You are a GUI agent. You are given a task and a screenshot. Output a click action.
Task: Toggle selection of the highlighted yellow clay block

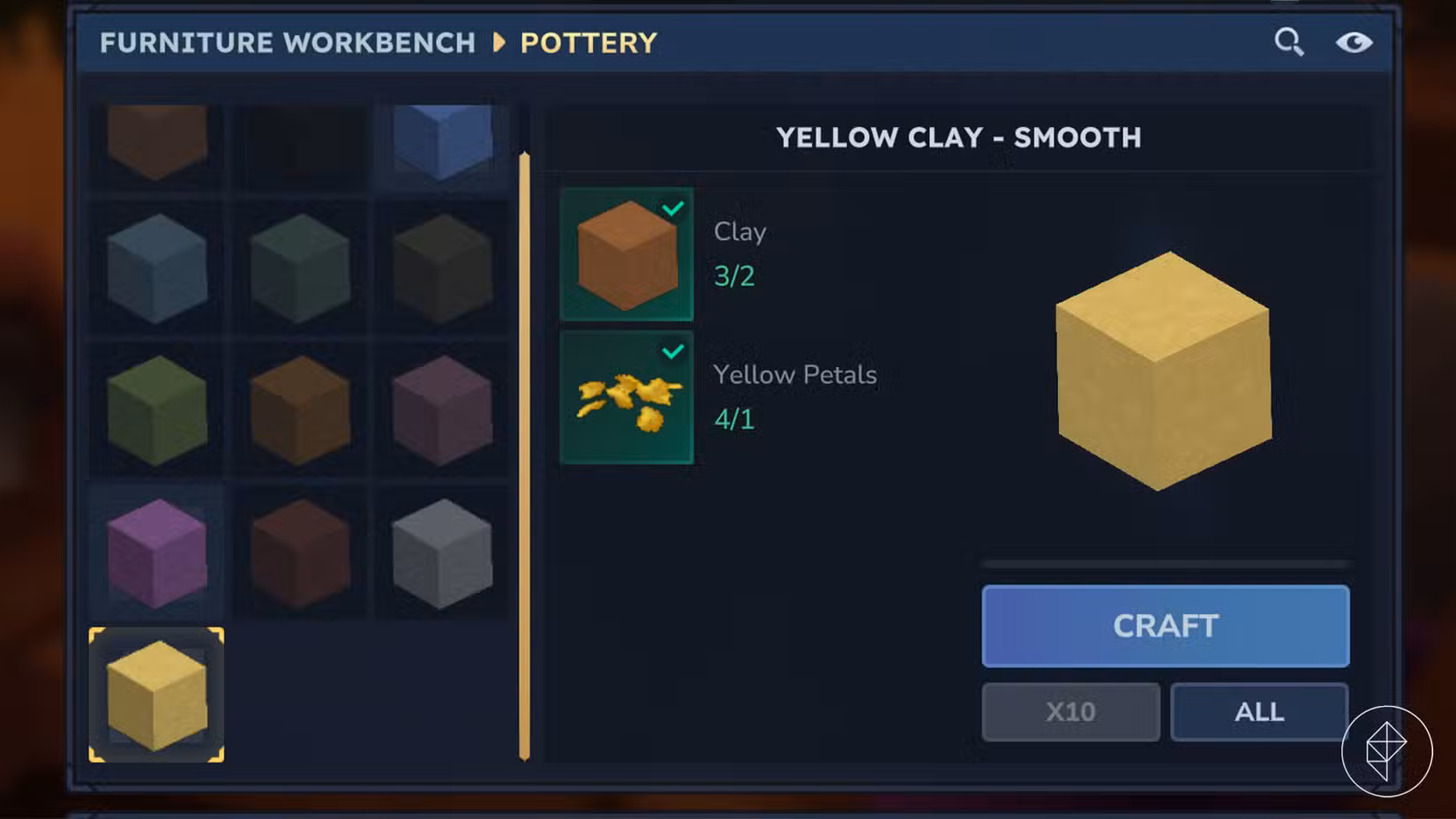(x=157, y=693)
